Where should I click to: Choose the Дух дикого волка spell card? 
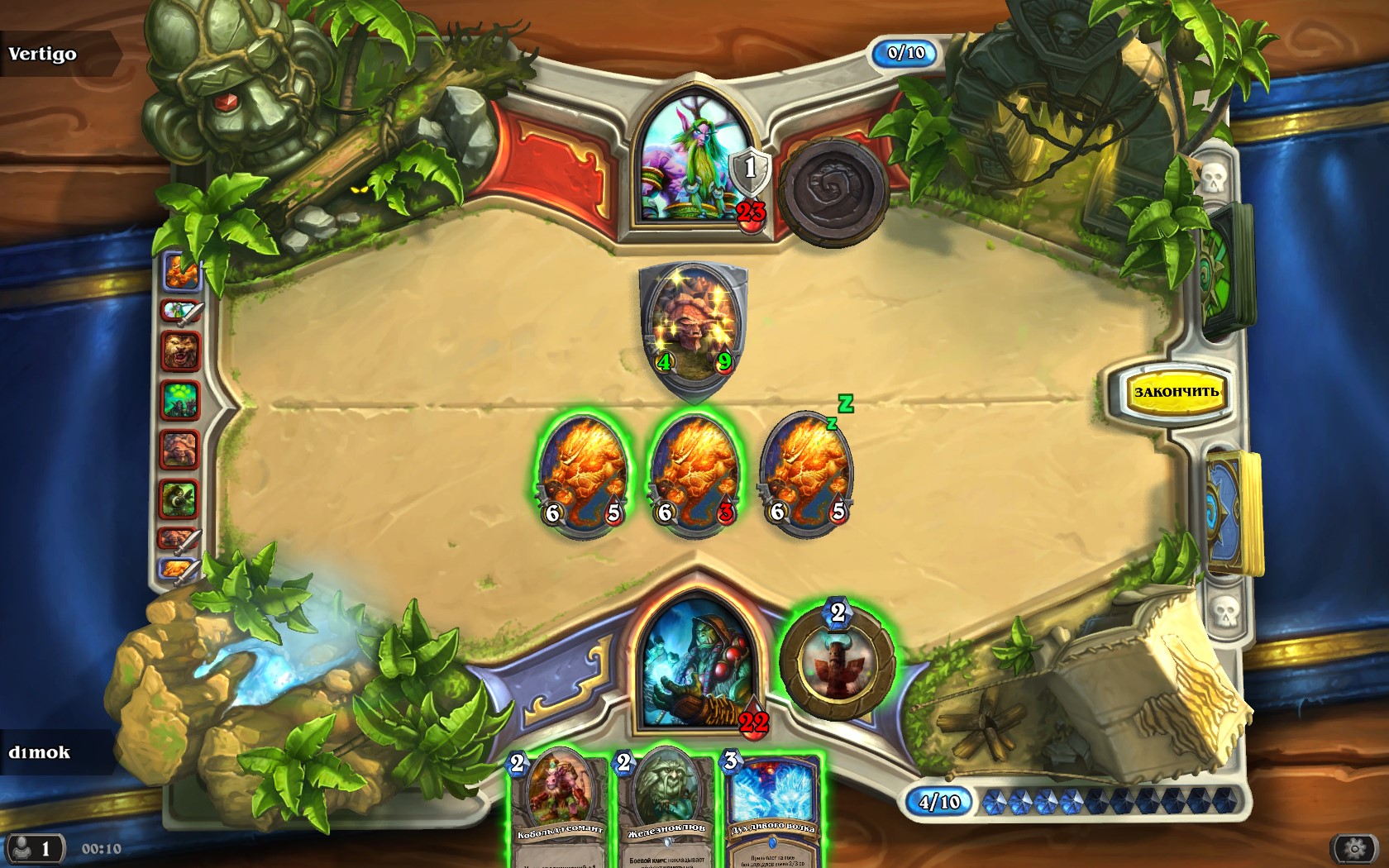click(x=772, y=806)
